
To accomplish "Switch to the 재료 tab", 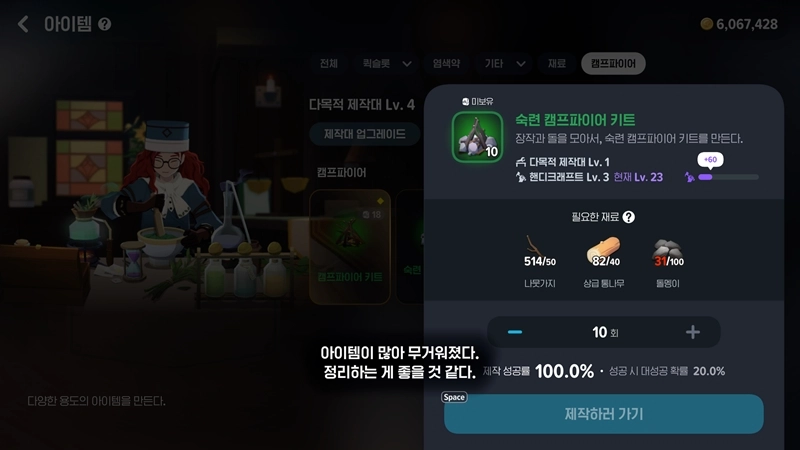I will 556,64.
